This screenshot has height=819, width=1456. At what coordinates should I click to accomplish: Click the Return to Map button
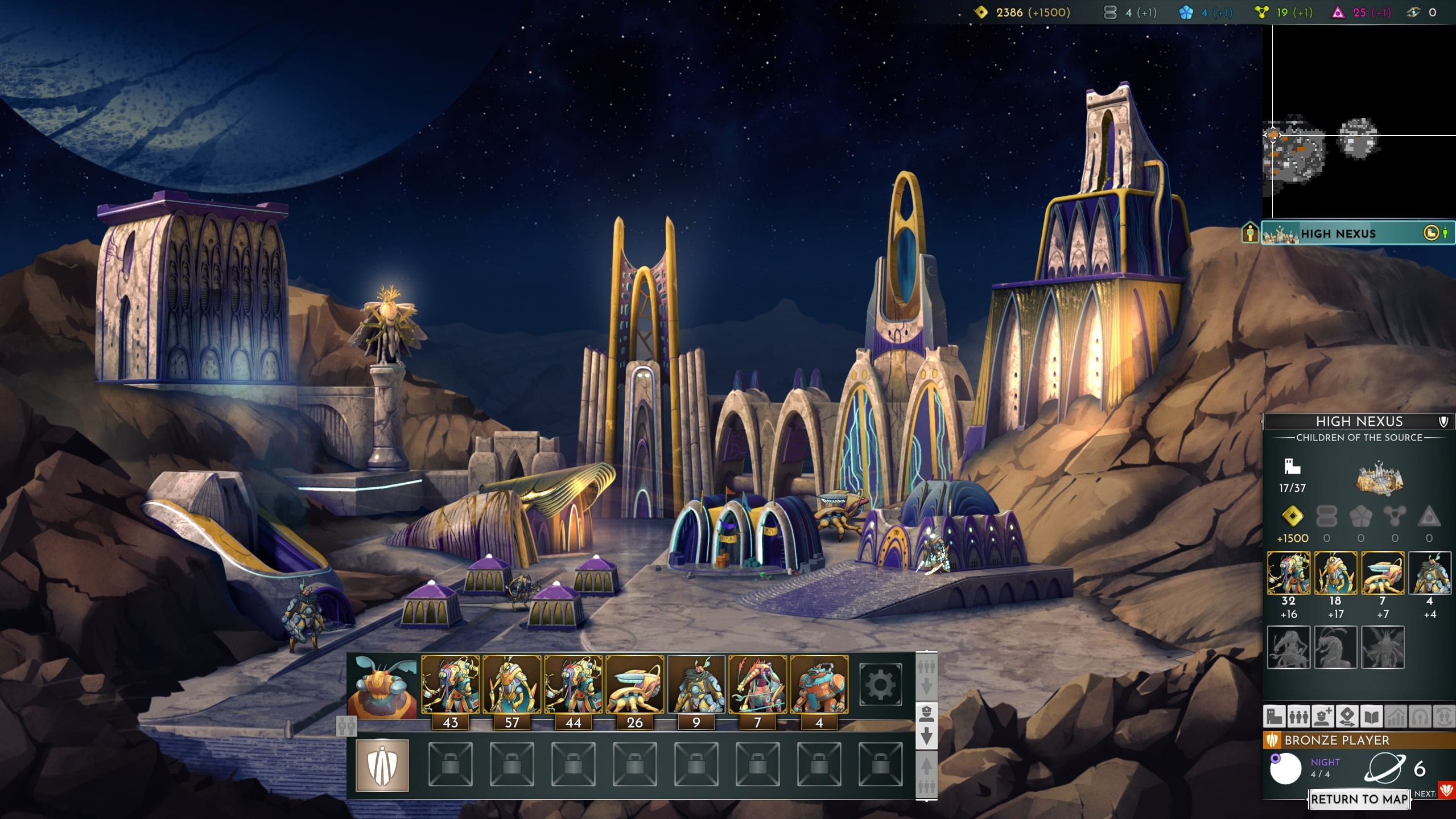tap(1359, 799)
